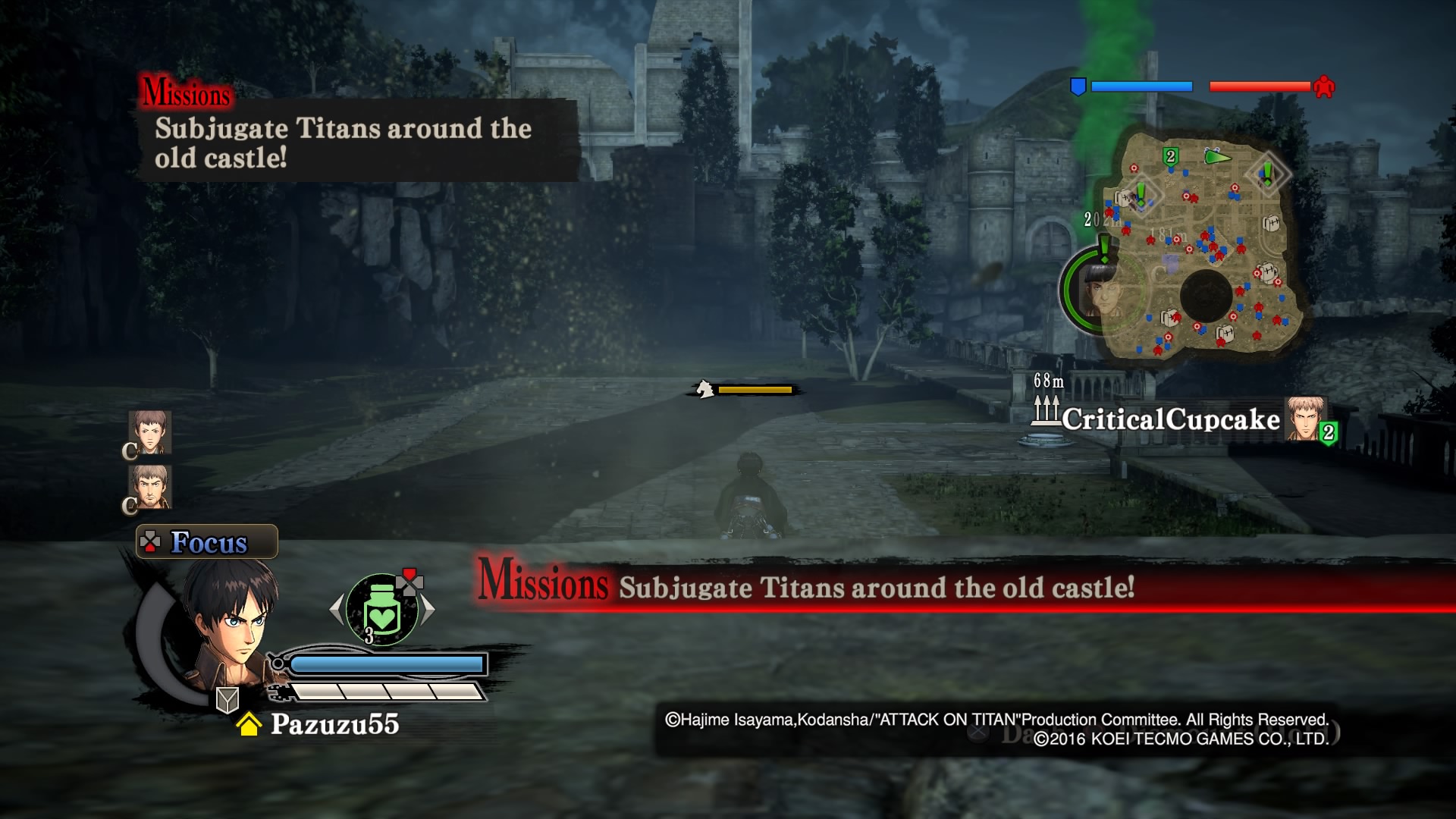Select Eren's character portrait
Image resolution: width=1456 pixels, height=819 pixels.
[x=227, y=622]
